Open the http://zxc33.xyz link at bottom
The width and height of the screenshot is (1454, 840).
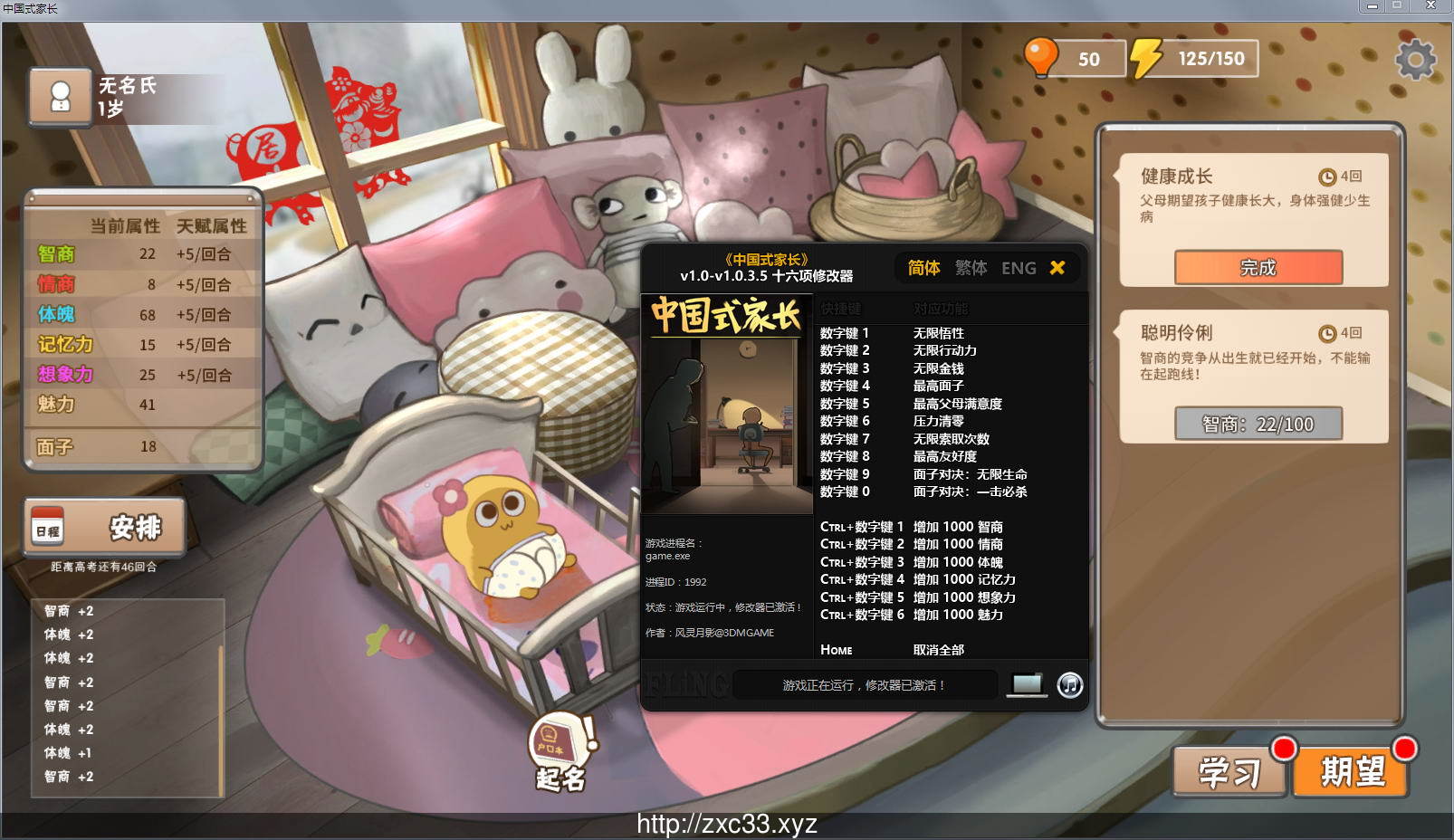(x=725, y=826)
